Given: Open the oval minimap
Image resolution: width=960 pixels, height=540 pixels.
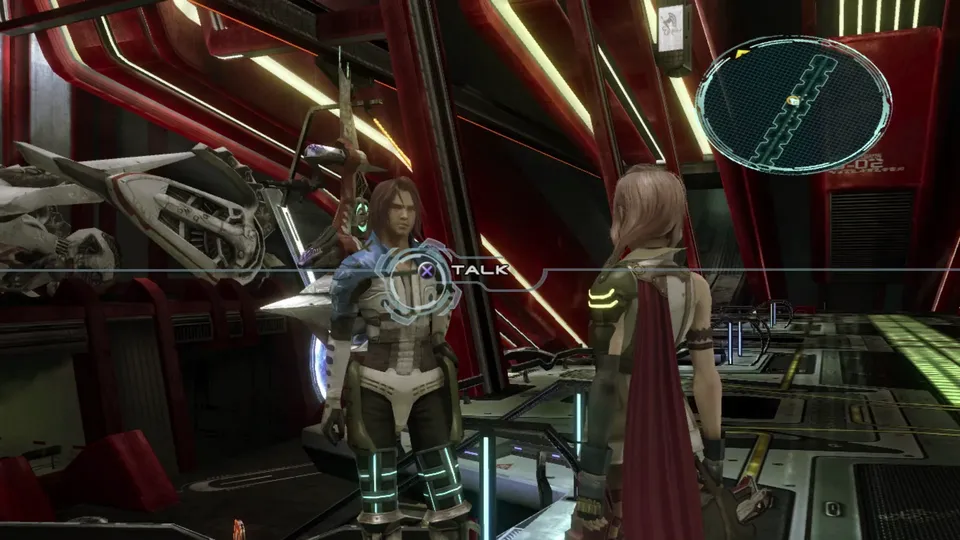Looking at the screenshot, I should click(793, 103).
